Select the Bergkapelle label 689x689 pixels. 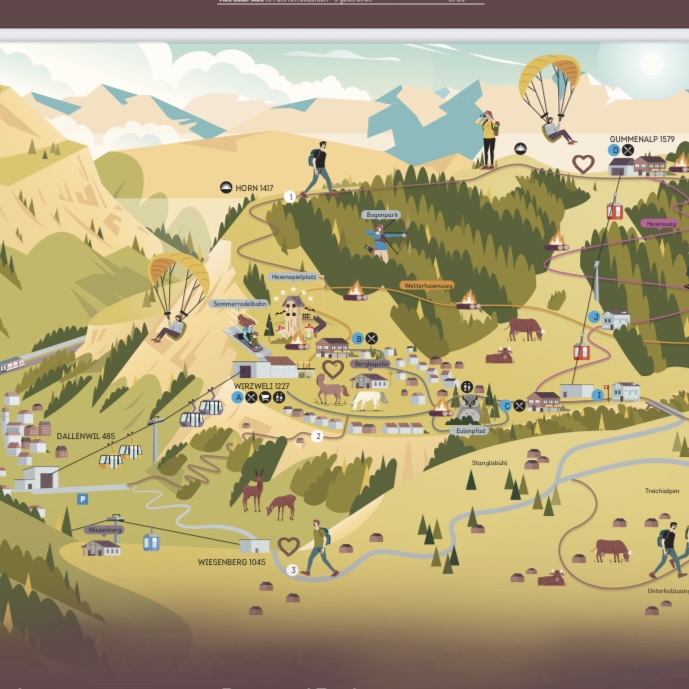pyautogui.click(x=370, y=364)
